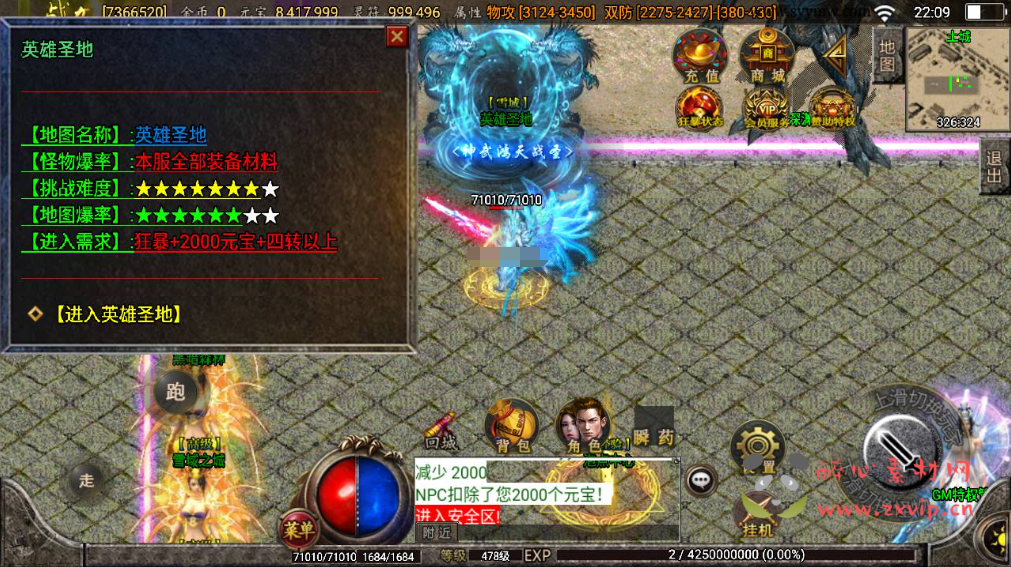The image size is (1011, 567).
Task: Close the 英雄圣地 dialog window
Action: pos(397,37)
